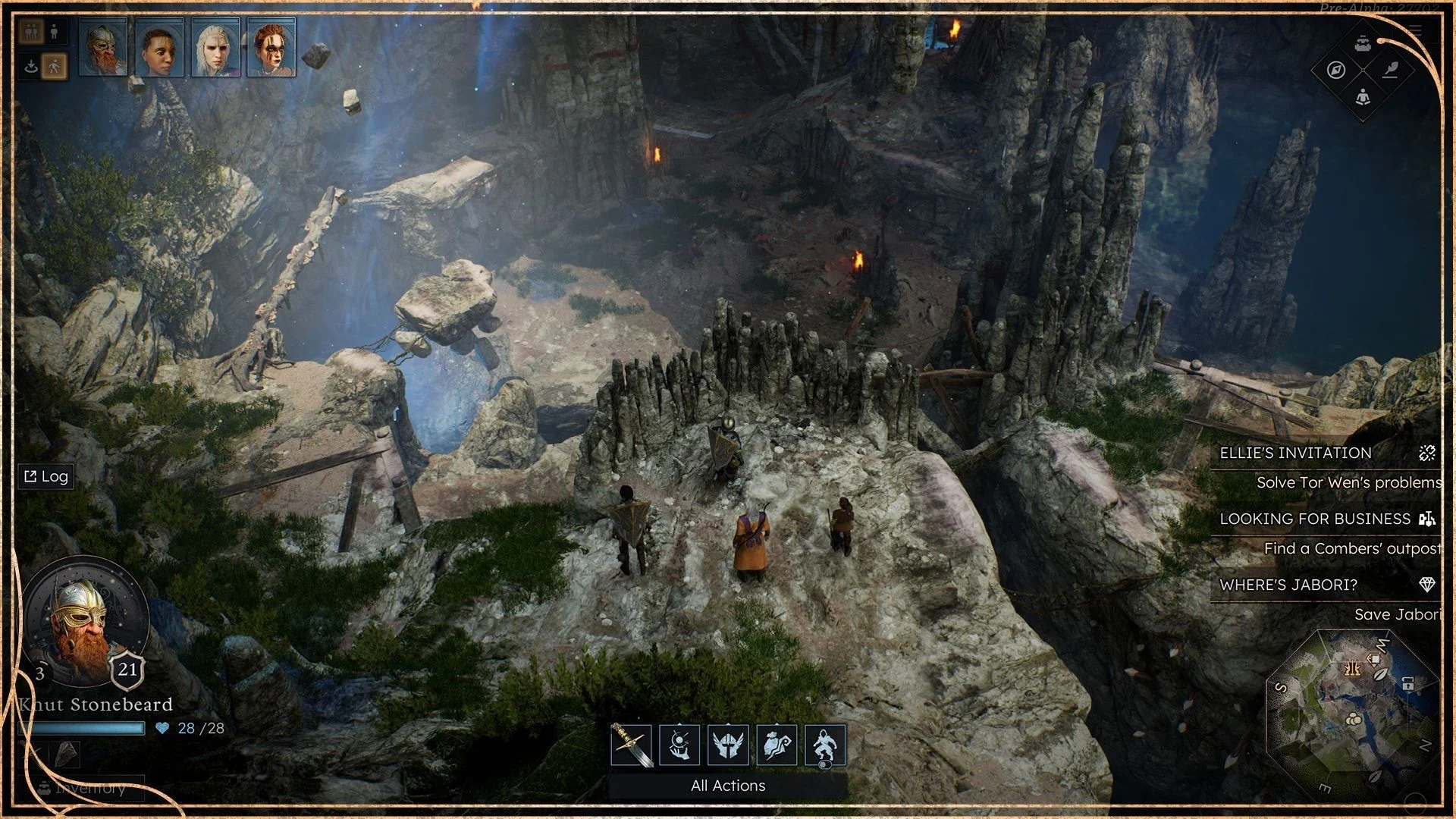Open the Log panel
Viewport: 1456px width, 819px height.
point(46,476)
